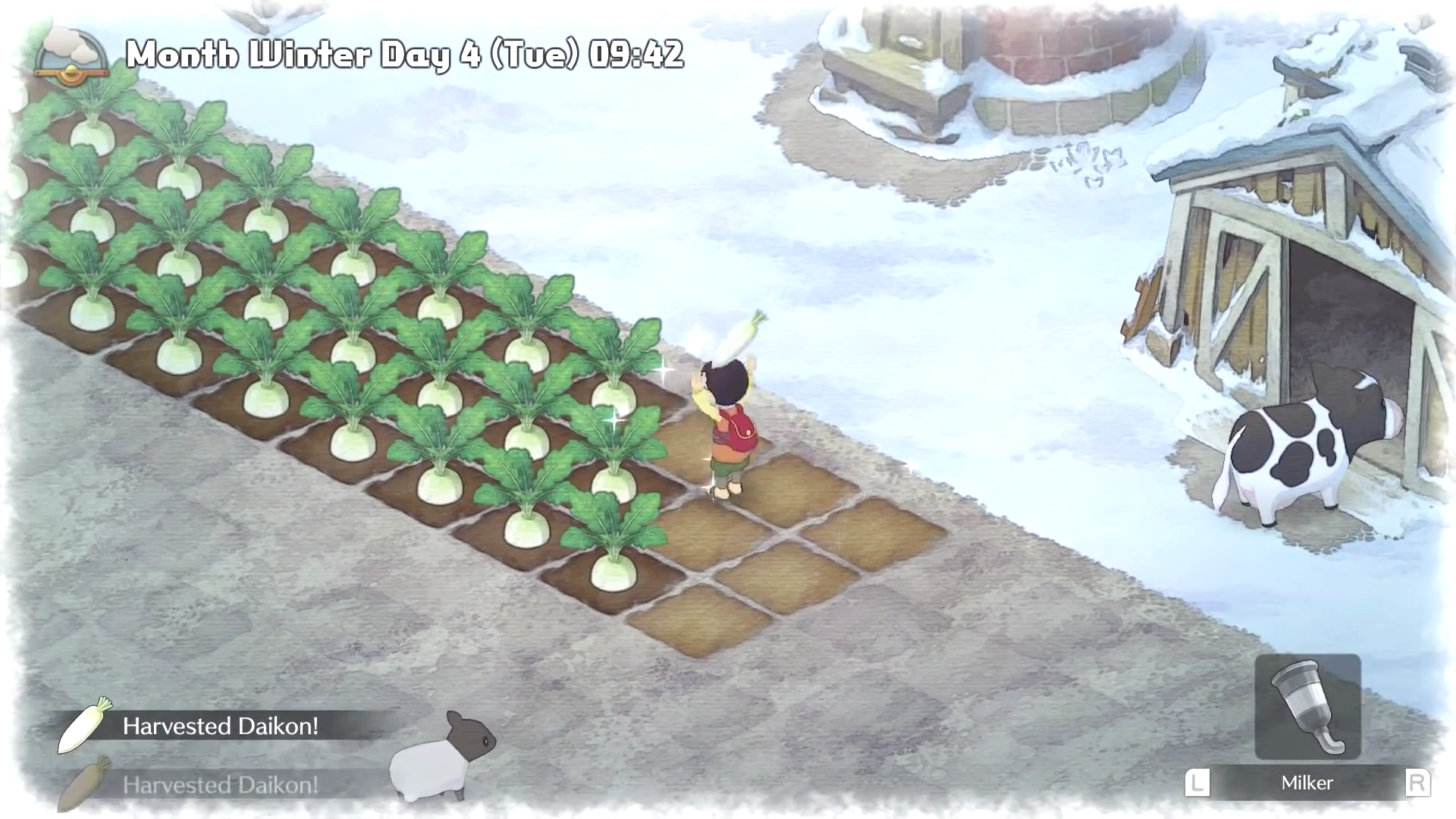The width and height of the screenshot is (1456, 819).
Task: Select the Milker tool slot
Action: 1307,707
